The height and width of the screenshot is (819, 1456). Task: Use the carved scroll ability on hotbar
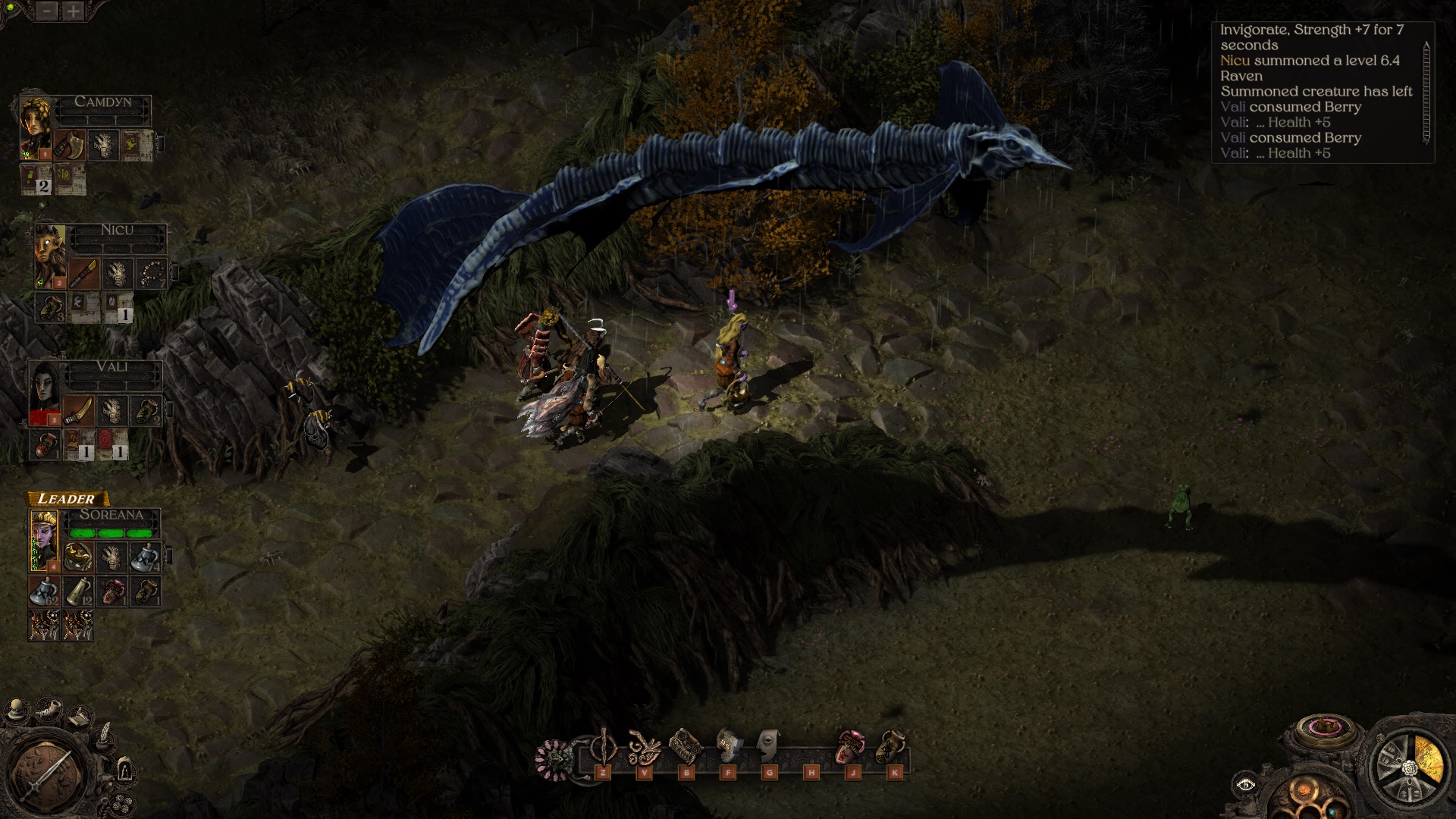(x=686, y=748)
